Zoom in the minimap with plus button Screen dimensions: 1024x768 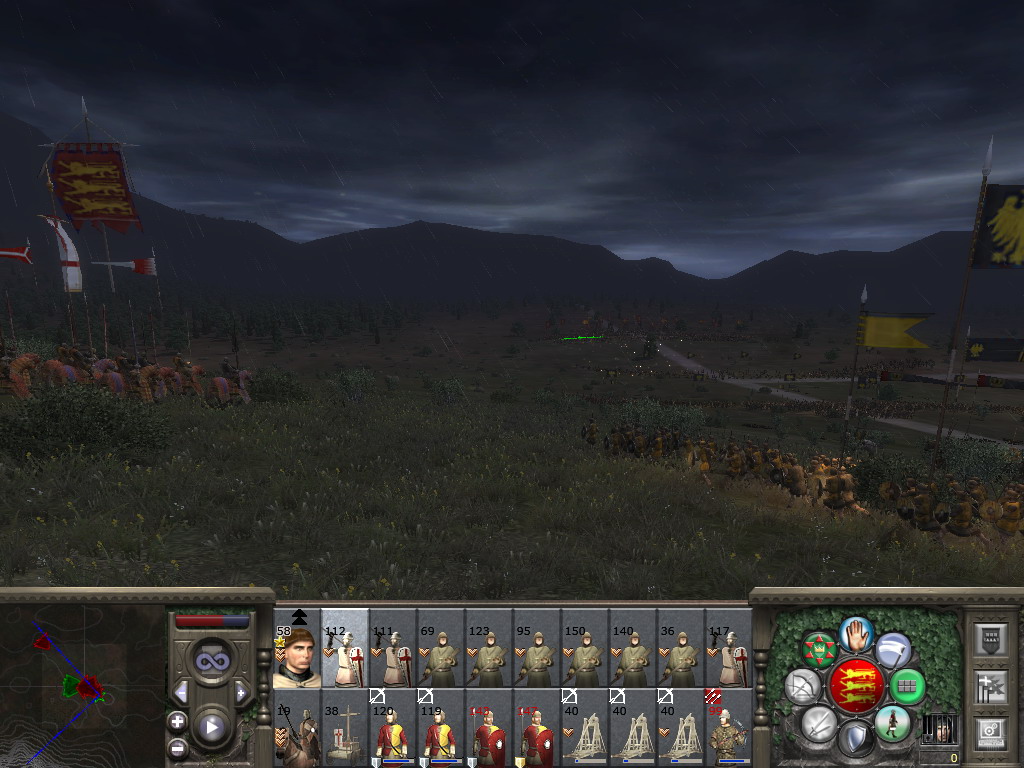[x=178, y=721]
